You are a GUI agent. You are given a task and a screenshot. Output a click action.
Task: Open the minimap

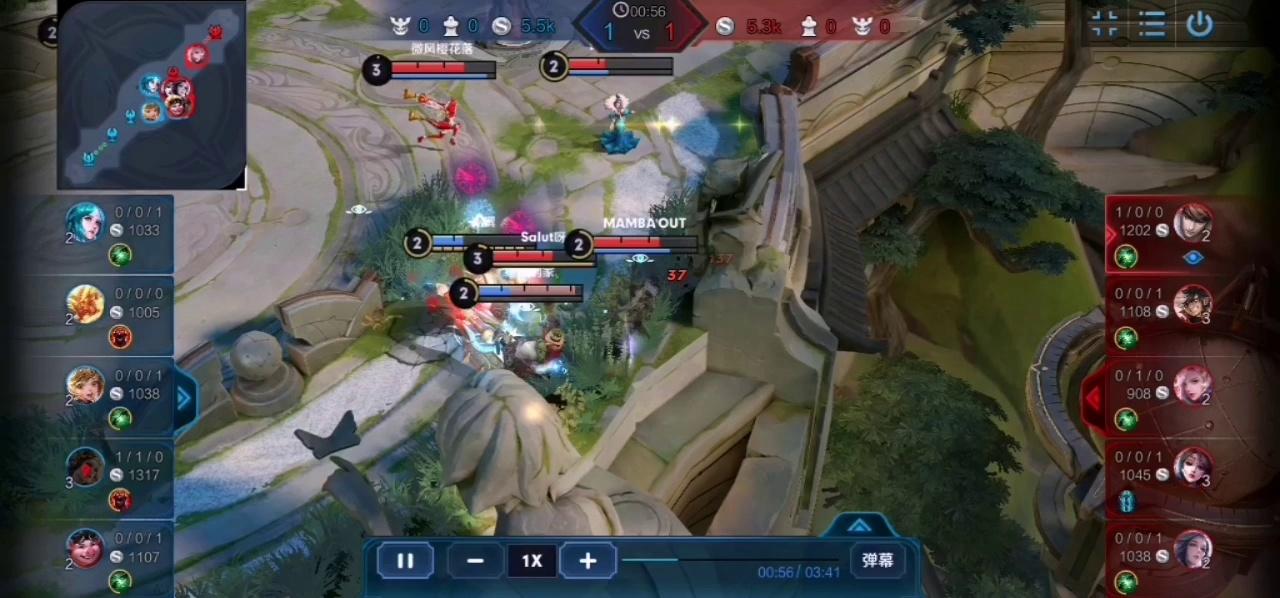pyautogui.click(x=151, y=95)
